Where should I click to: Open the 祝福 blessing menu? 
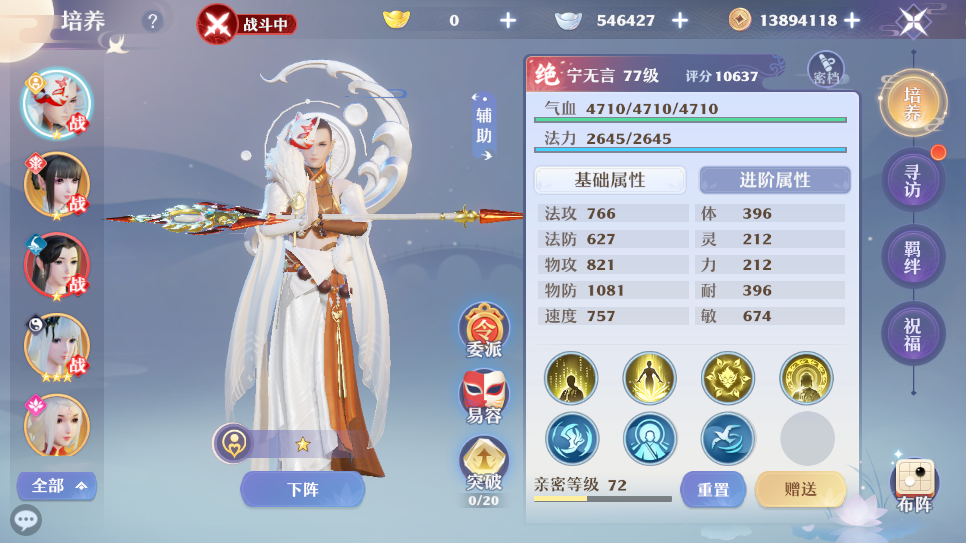tap(912, 334)
